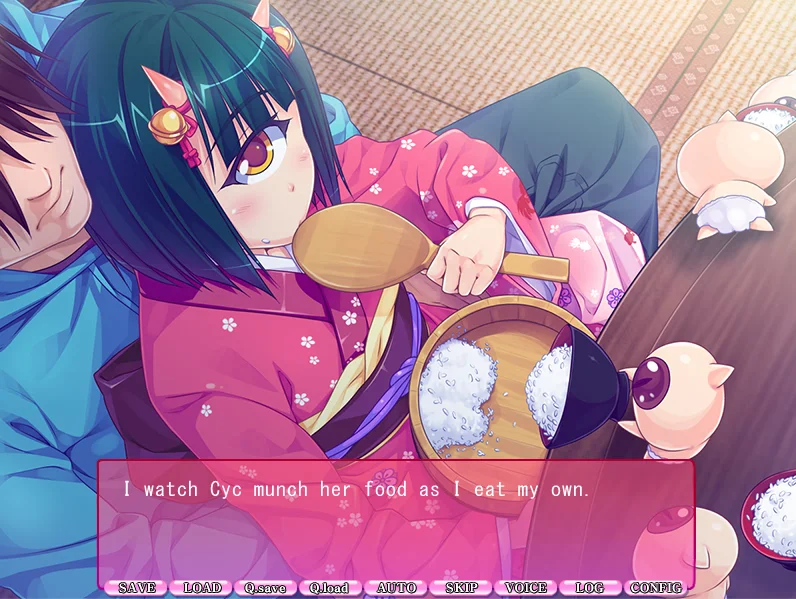Toggle AUTO text advance mode
The image size is (796, 599).
(x=396, y=588)
